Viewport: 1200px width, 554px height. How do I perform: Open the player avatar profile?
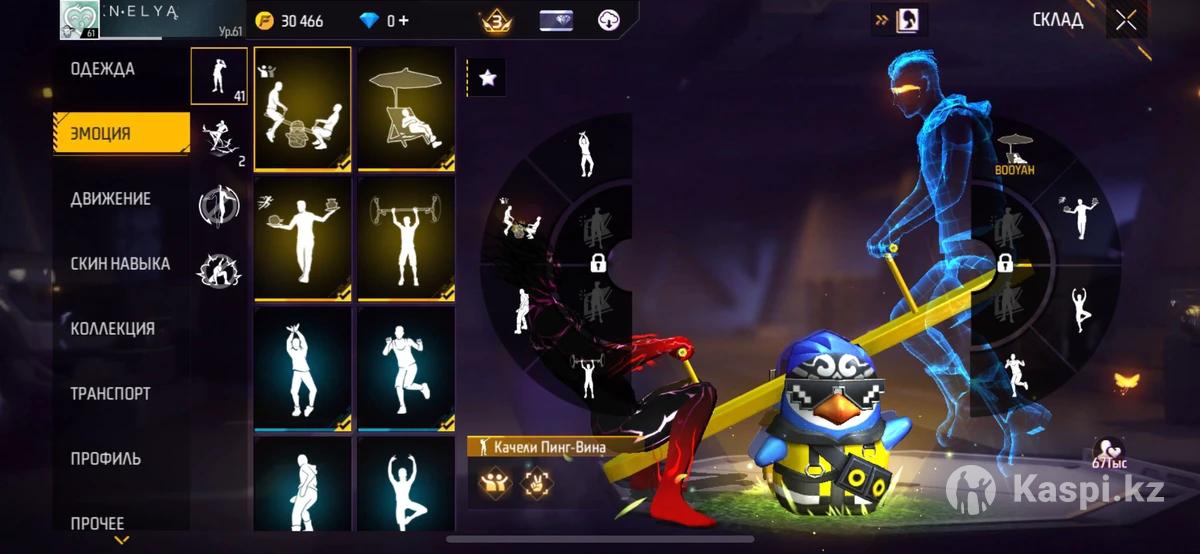click(x=79, y=20)
